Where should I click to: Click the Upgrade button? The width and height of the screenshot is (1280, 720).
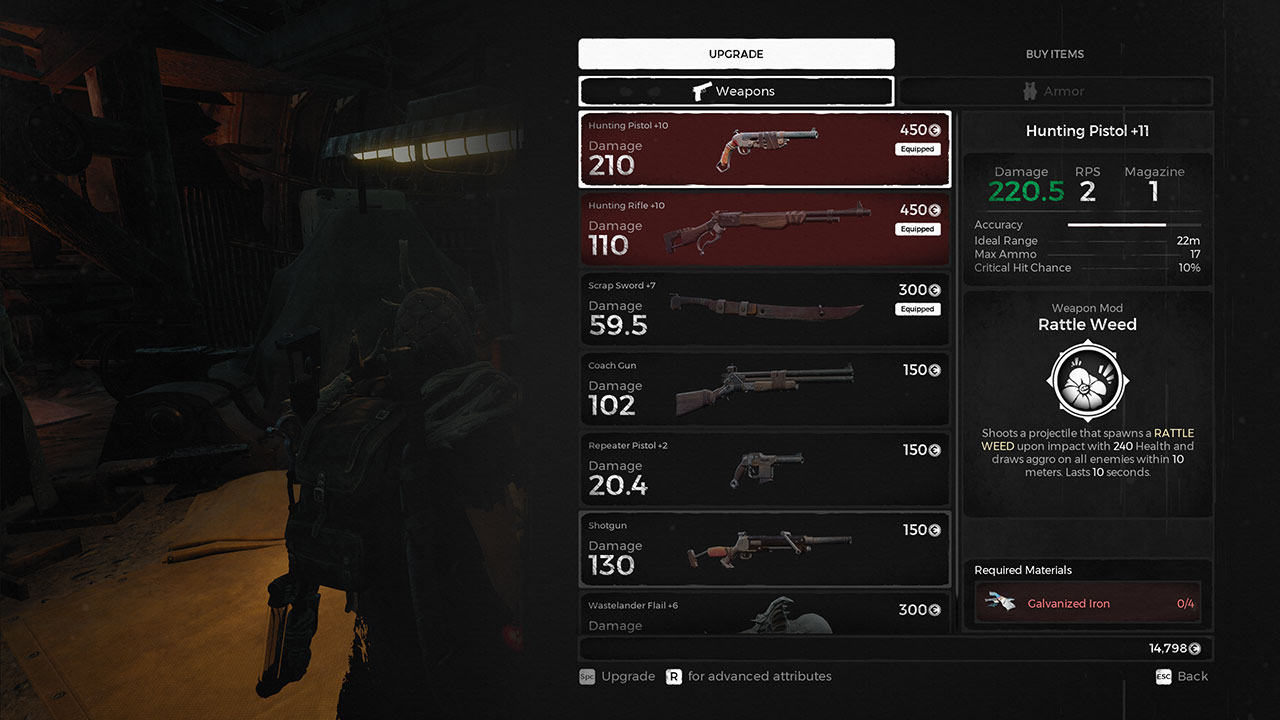coord(617,677)
